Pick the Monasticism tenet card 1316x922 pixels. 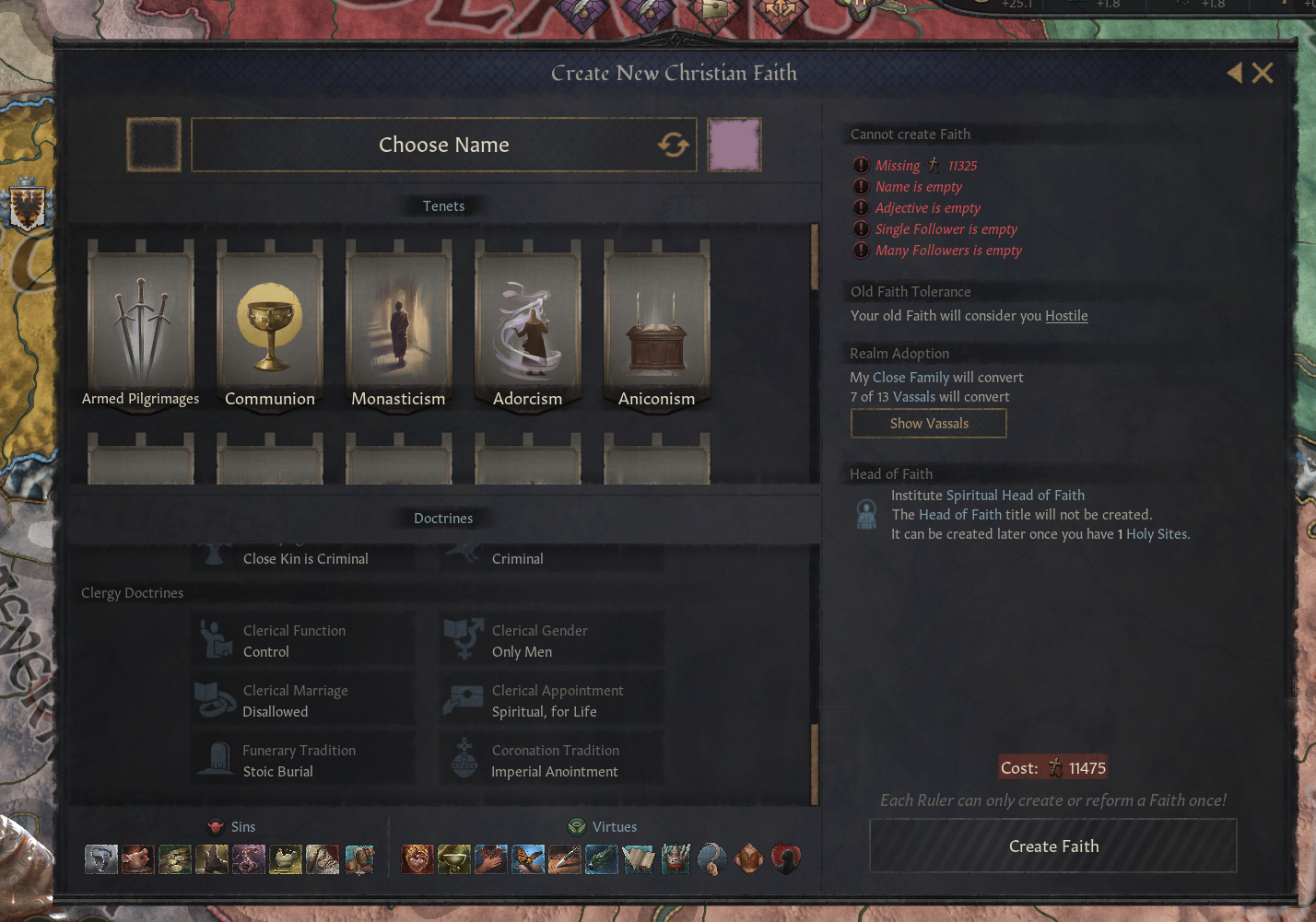[x=398, y=322]
